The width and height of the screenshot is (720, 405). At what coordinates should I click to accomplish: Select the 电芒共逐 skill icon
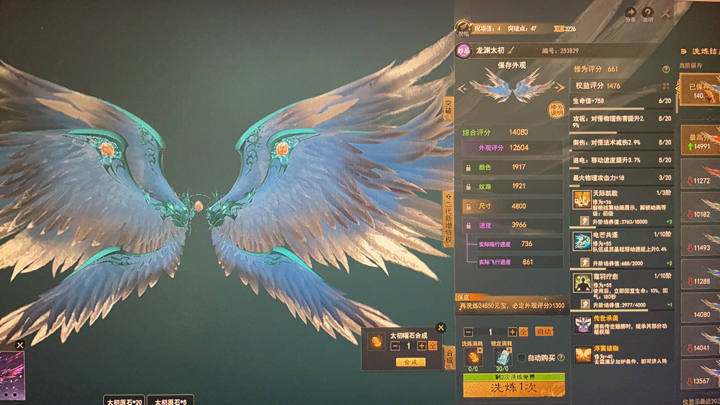pos(581,241)
